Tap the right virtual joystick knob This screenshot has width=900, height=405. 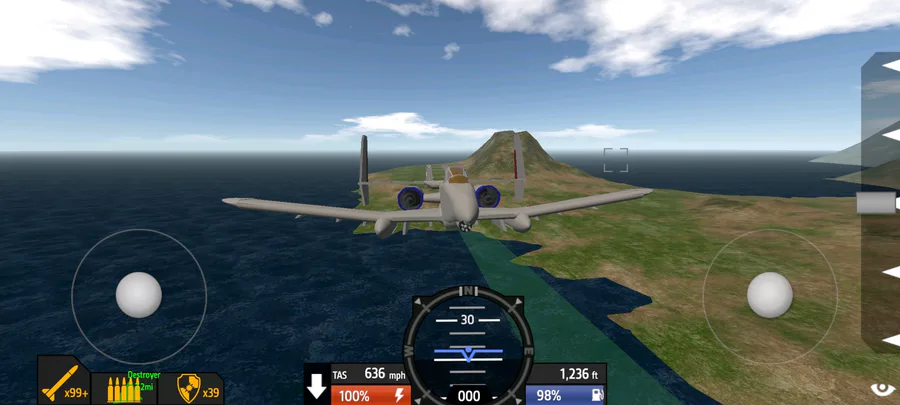pos(770,295)
